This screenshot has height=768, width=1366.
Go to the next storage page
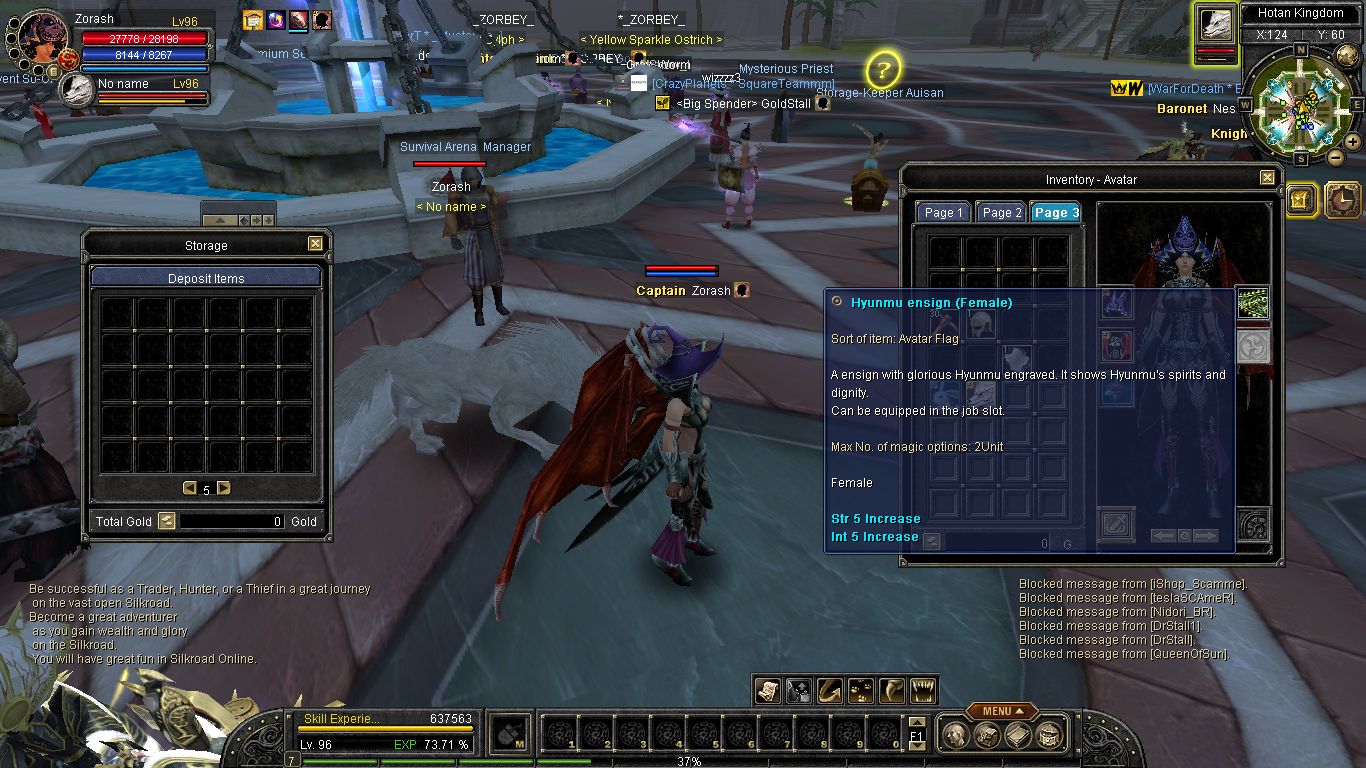(223, 488)
